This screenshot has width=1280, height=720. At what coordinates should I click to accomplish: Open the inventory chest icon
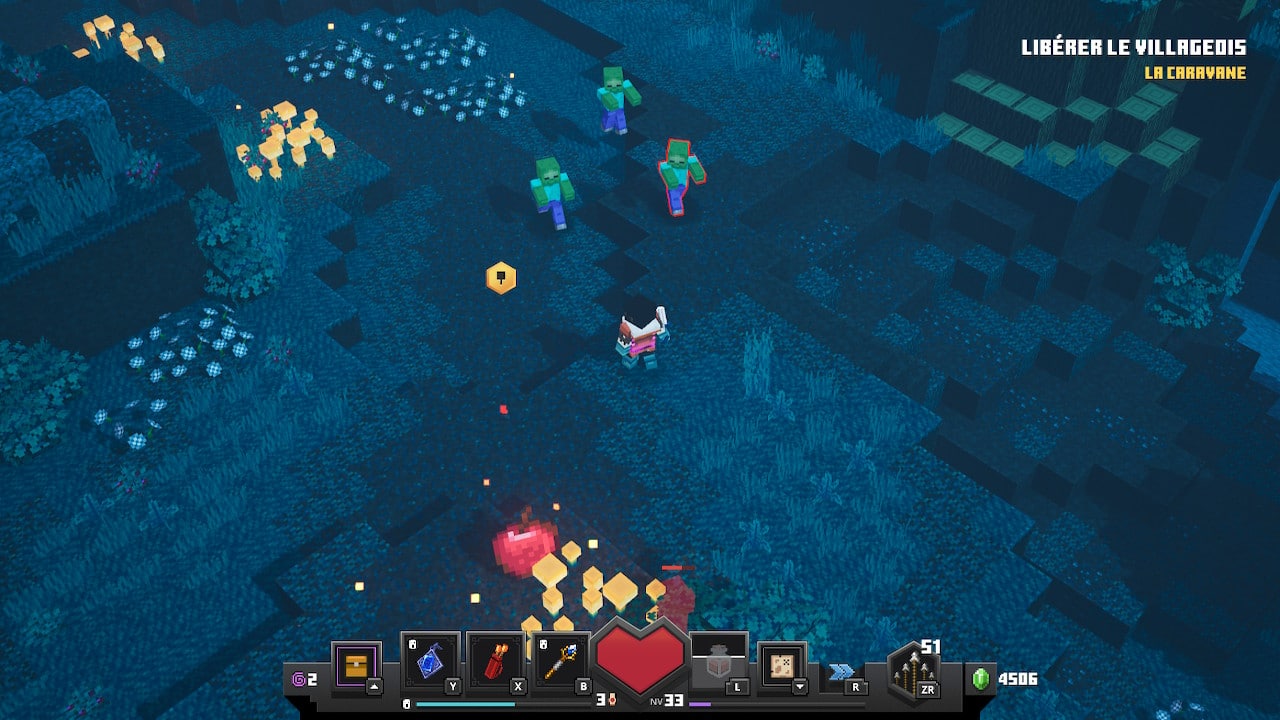[356, 664]
